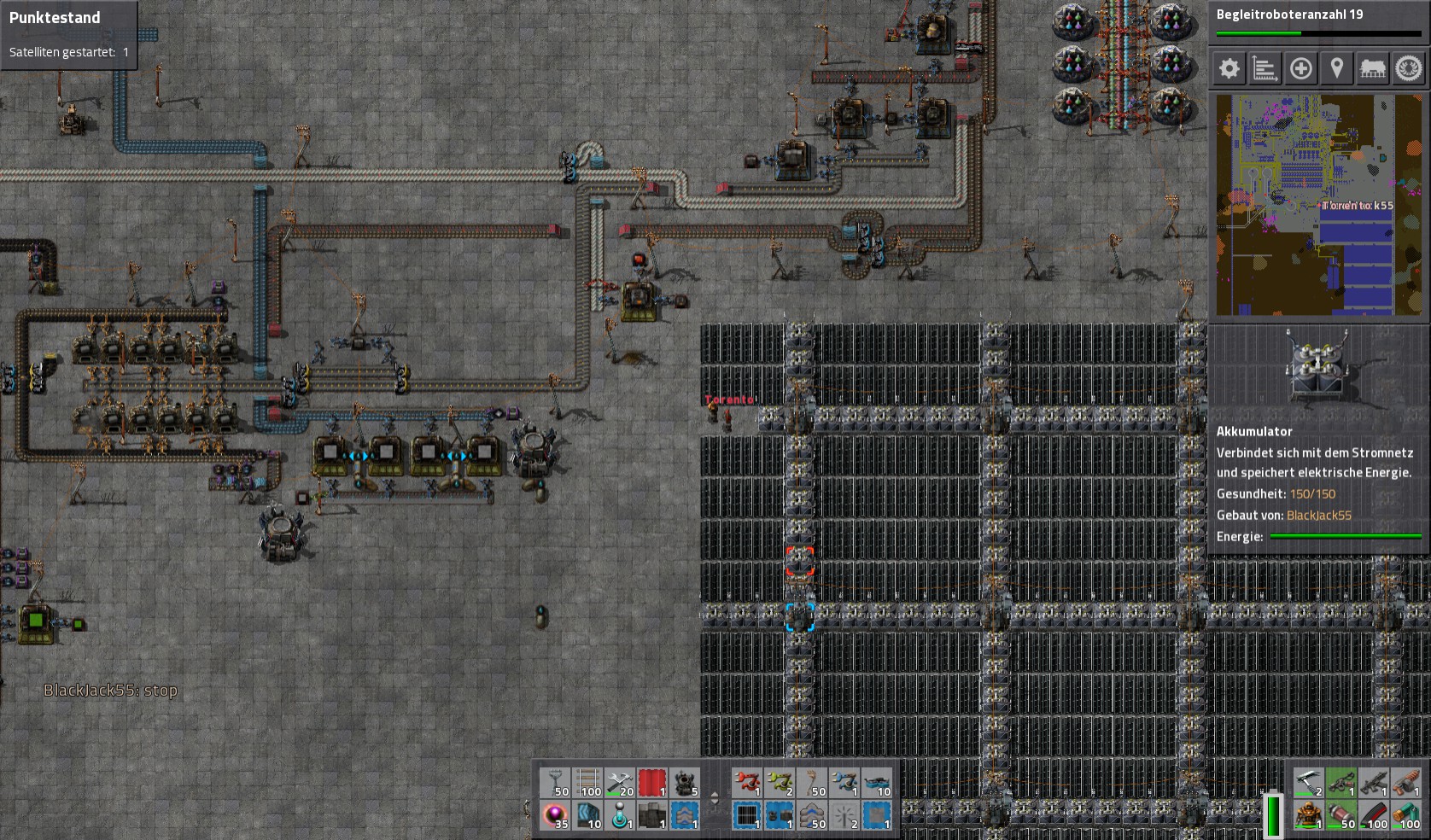Click the map pin marker button

tap(1336, 68)
